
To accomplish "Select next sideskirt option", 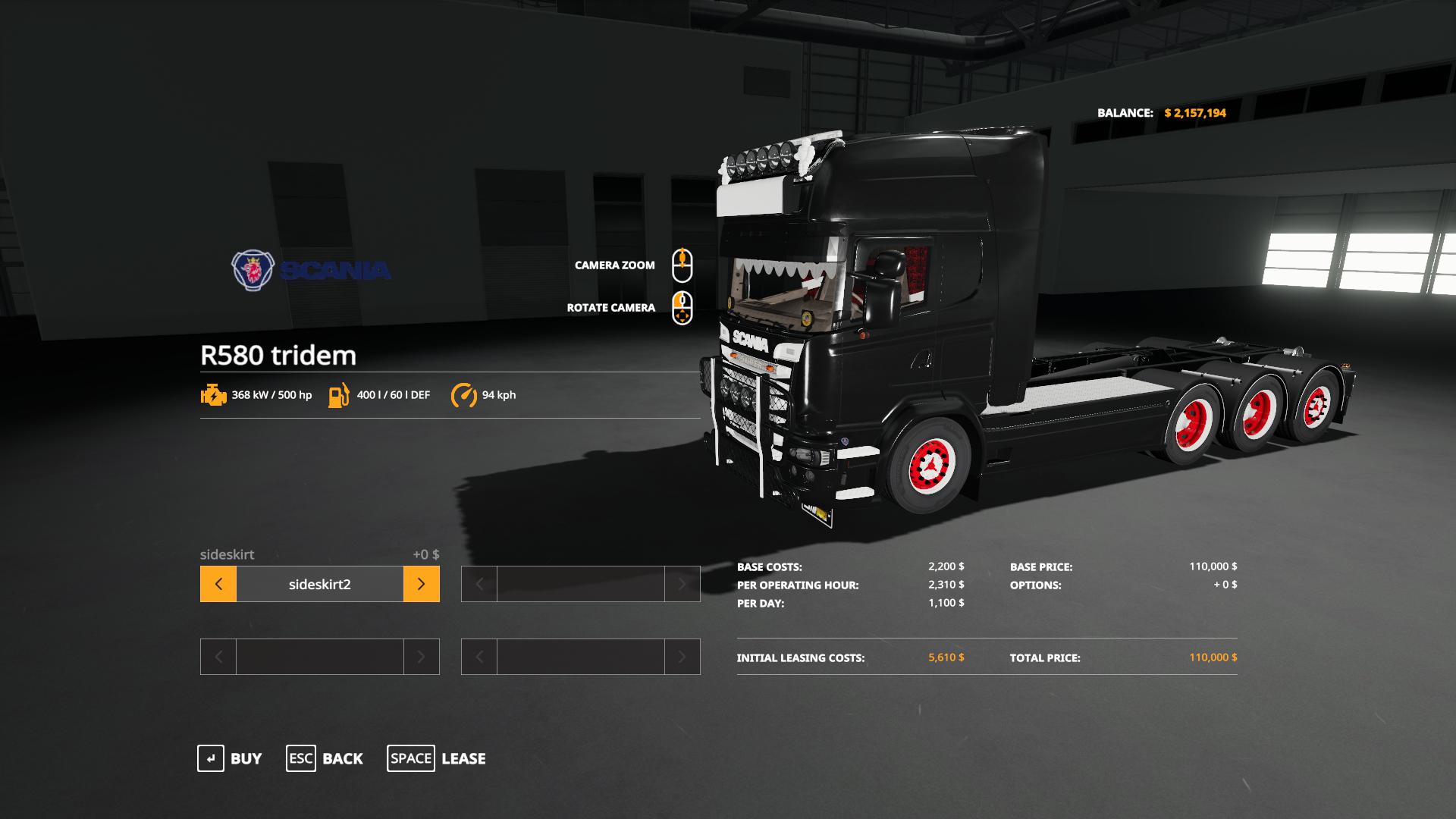I will coord(422,584).
